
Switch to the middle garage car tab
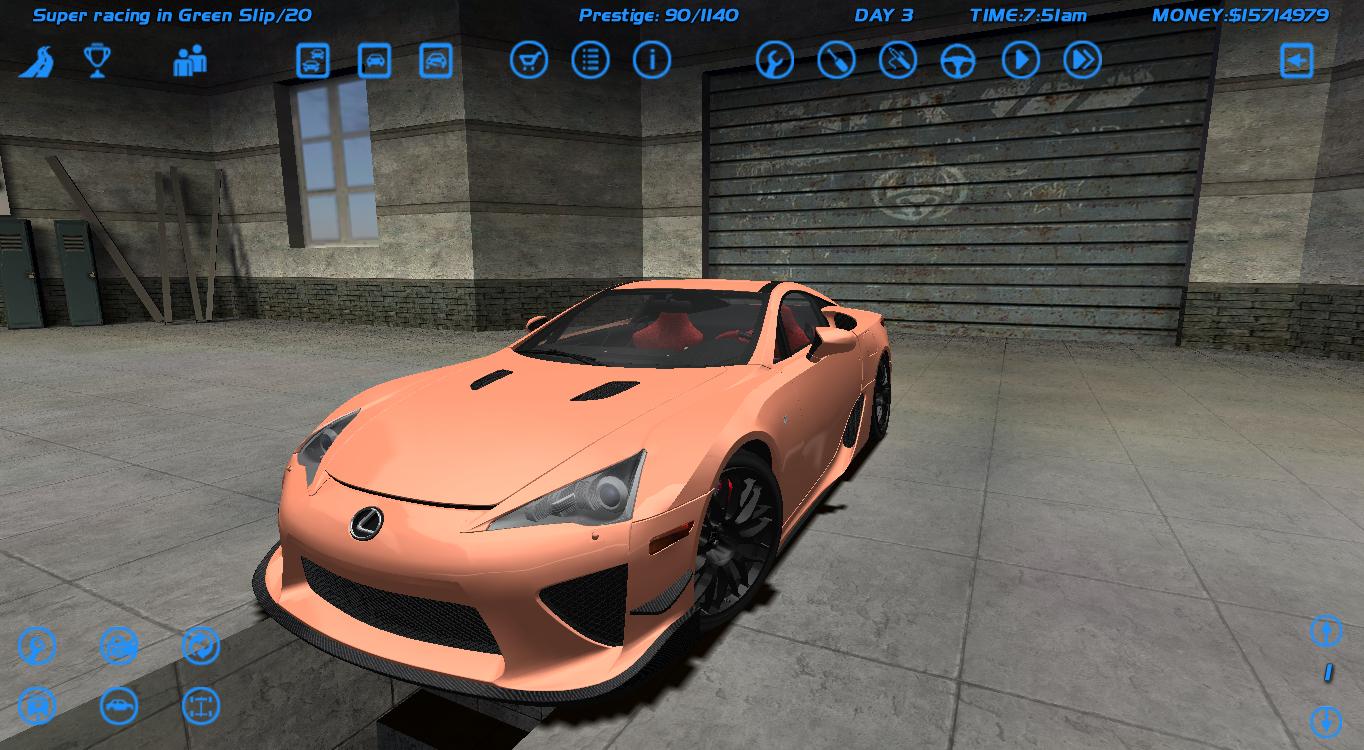372,59
